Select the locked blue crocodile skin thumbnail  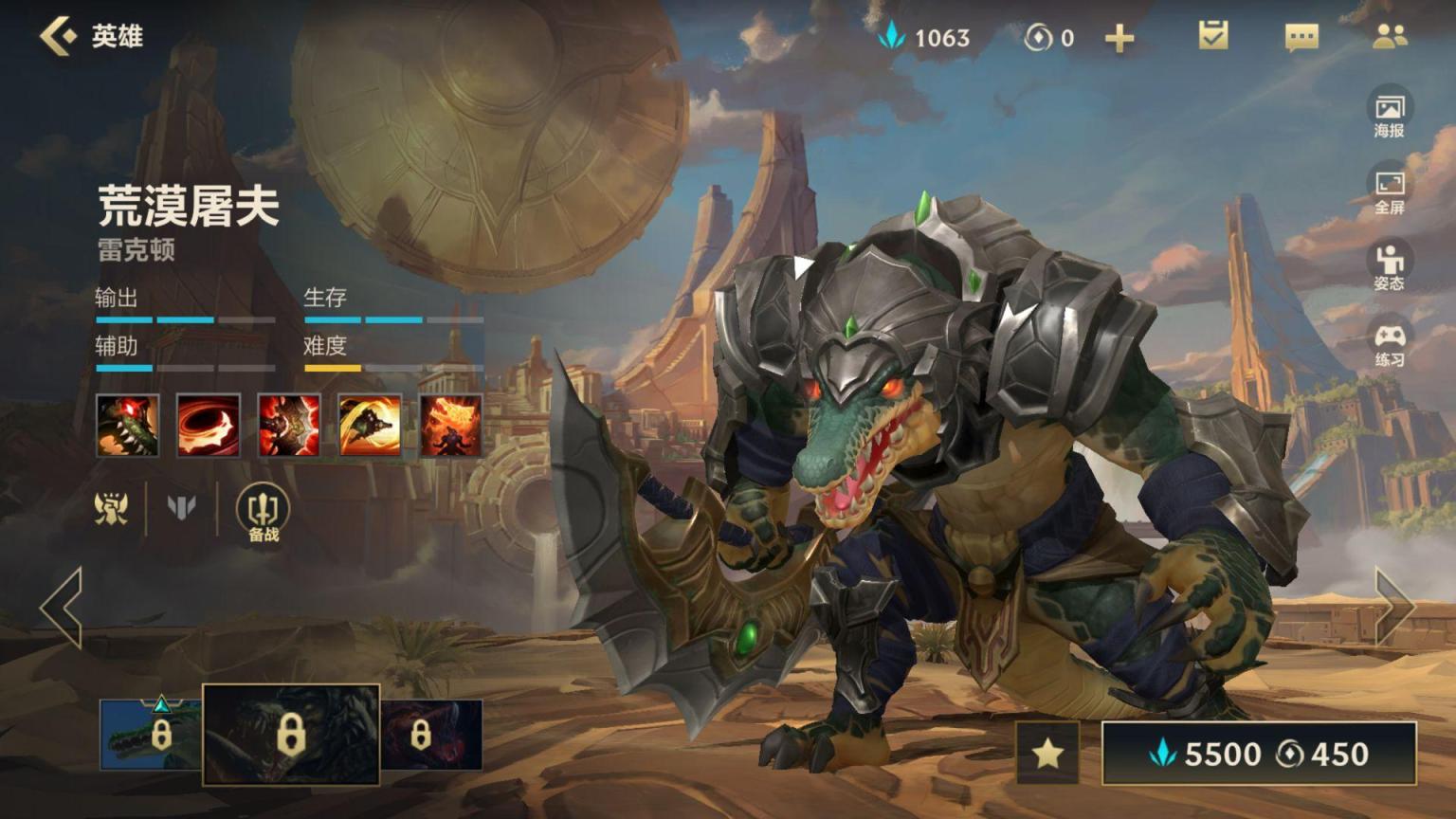[x=152, y=735]
